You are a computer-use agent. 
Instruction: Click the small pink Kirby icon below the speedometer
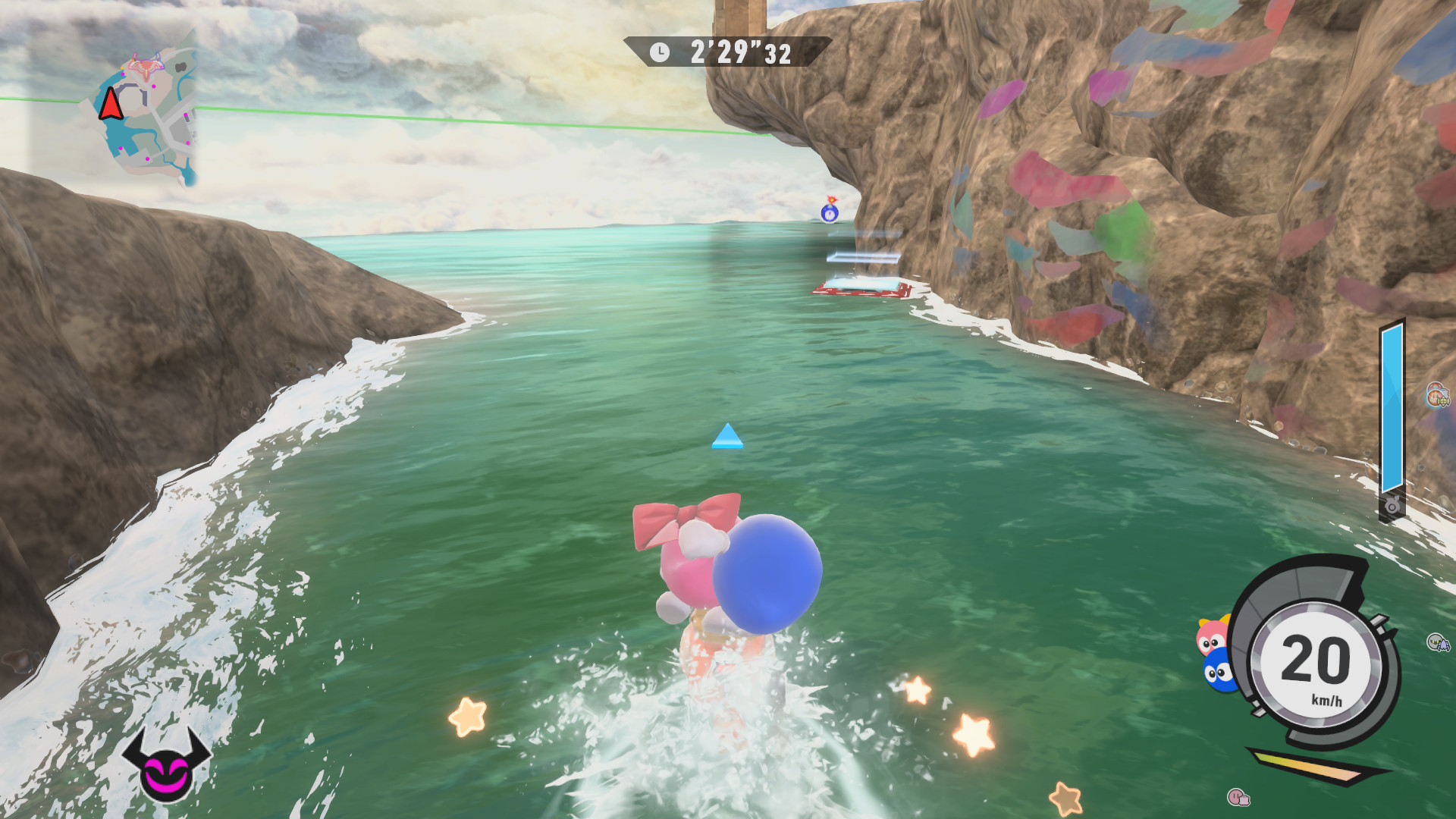click(1238, 797)
